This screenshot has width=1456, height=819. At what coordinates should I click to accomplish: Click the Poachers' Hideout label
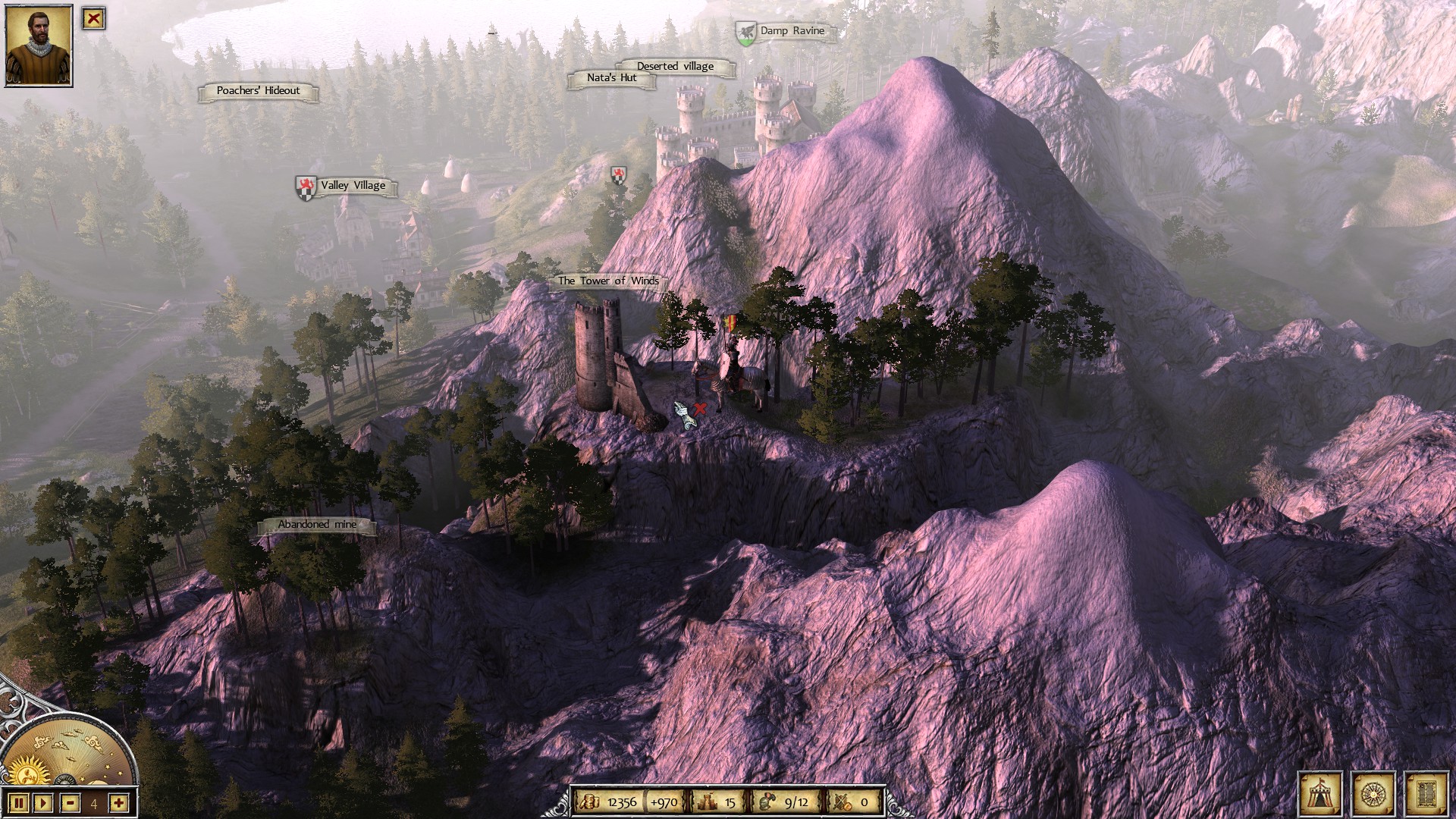pyautogui.click(x=258, y=91)
